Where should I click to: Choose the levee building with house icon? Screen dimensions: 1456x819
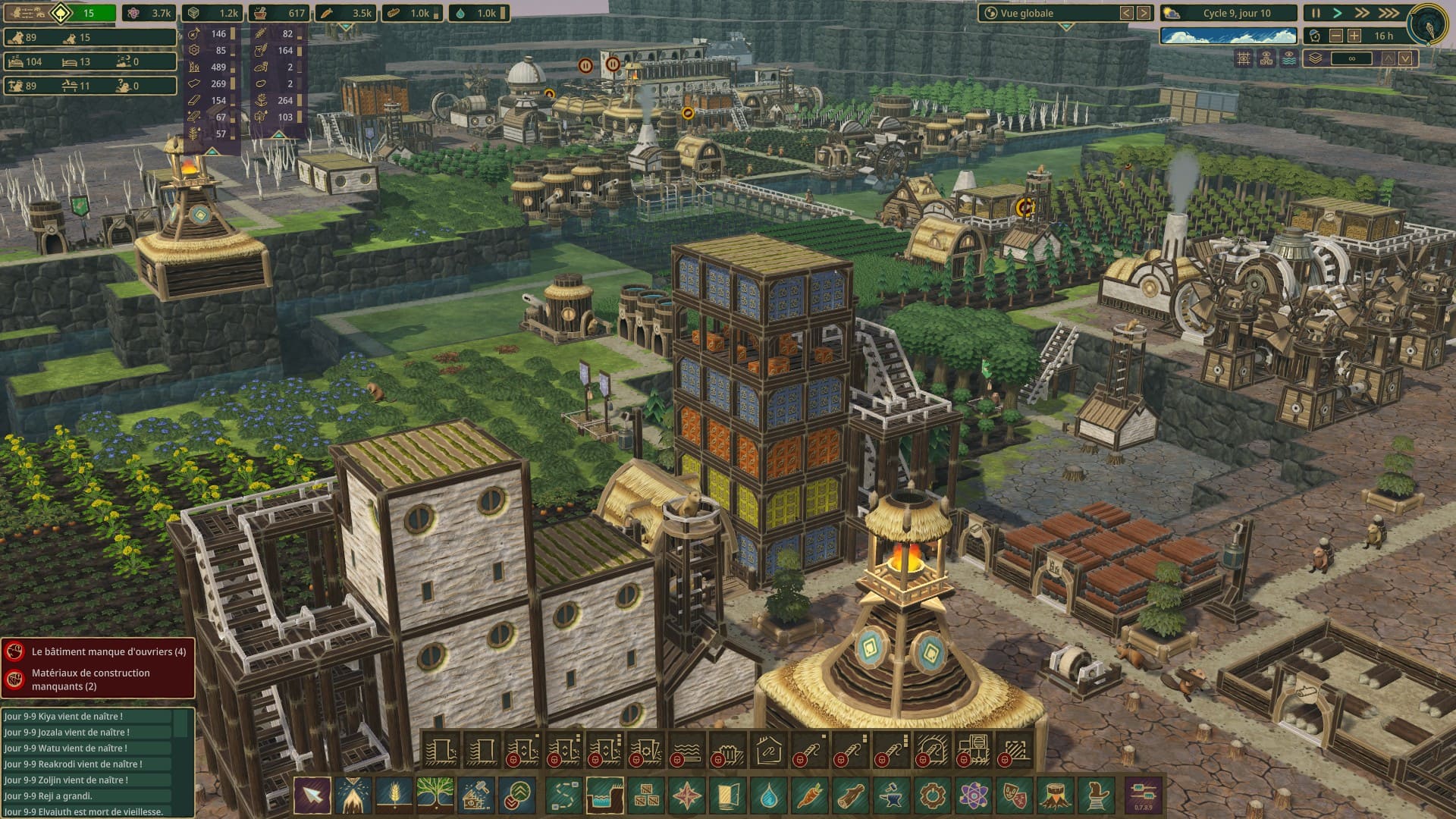pos(768,751)
